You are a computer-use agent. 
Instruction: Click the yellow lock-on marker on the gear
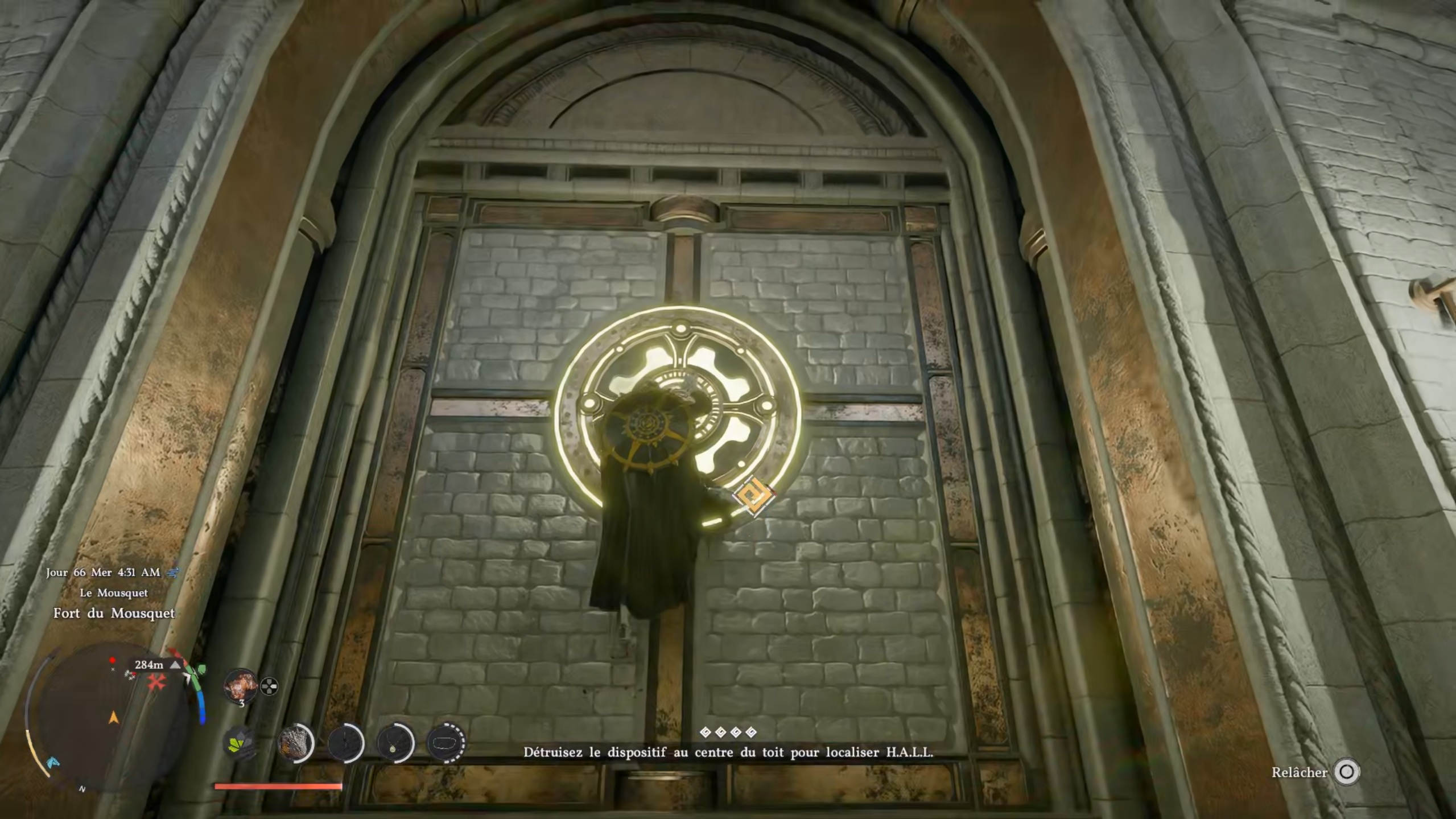pos(754,496)
